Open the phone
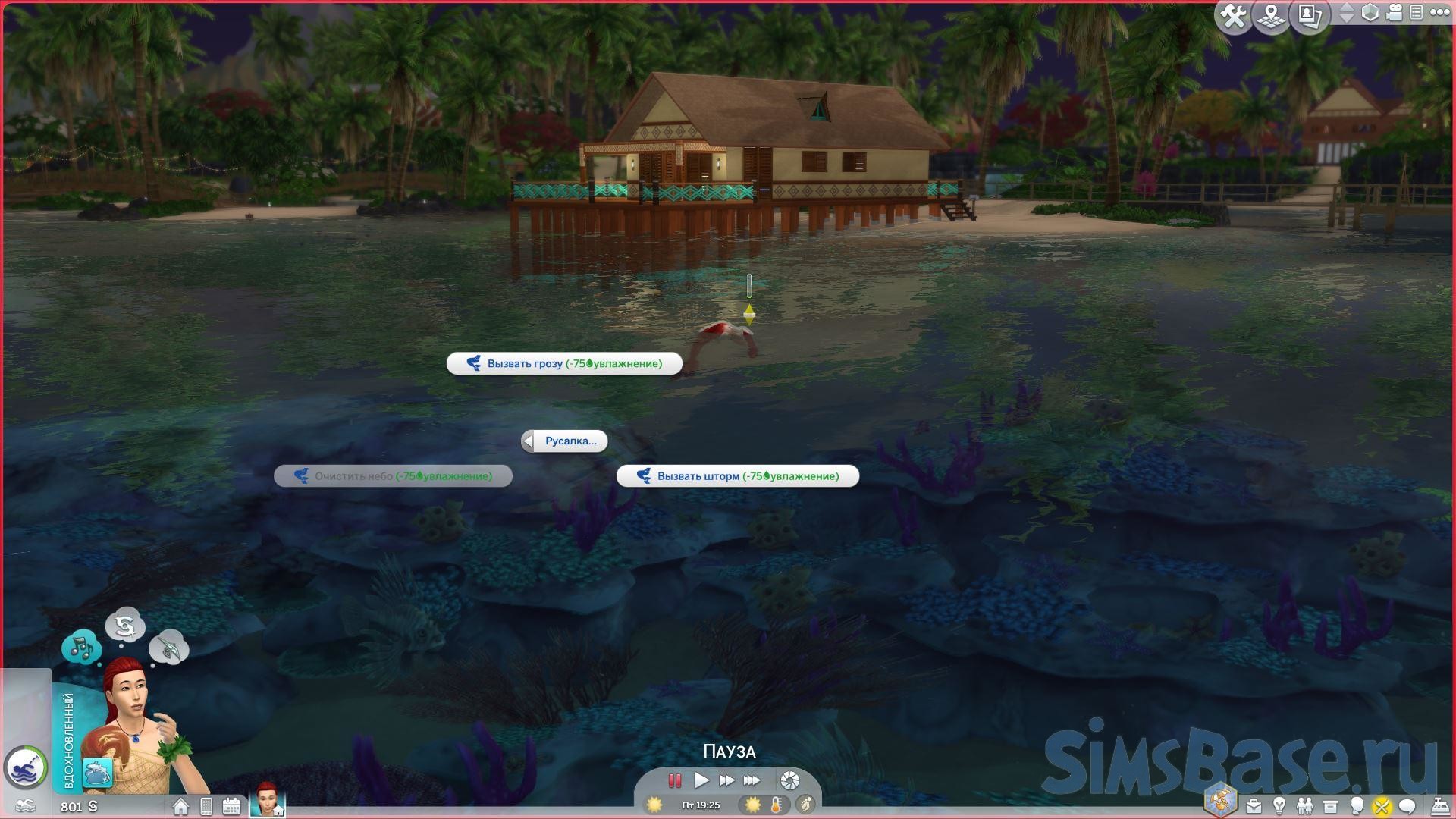Image resolution: width=1456 pixels, height=819 pixels. tap(206, 806)
